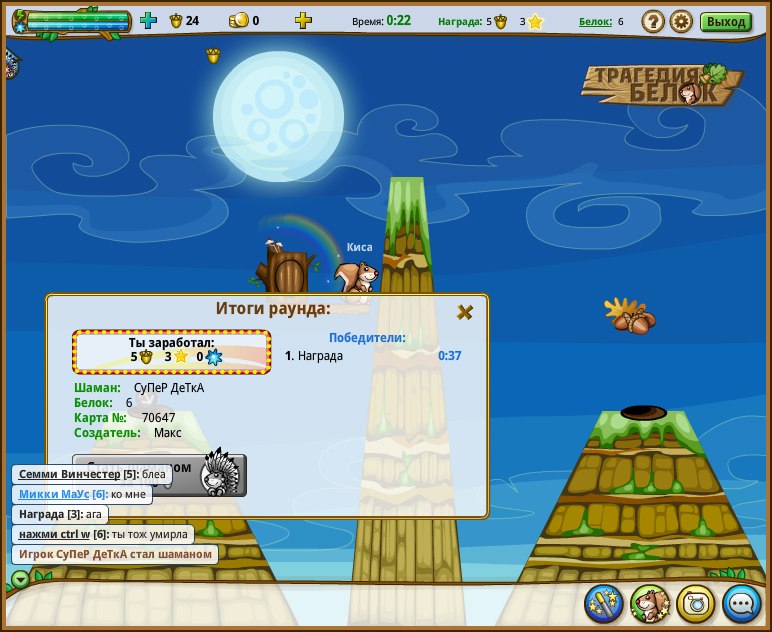This screenshot has width=772, height=632.
Task: Open the chat speech bubble button
Action: click(x=742, y=603)
